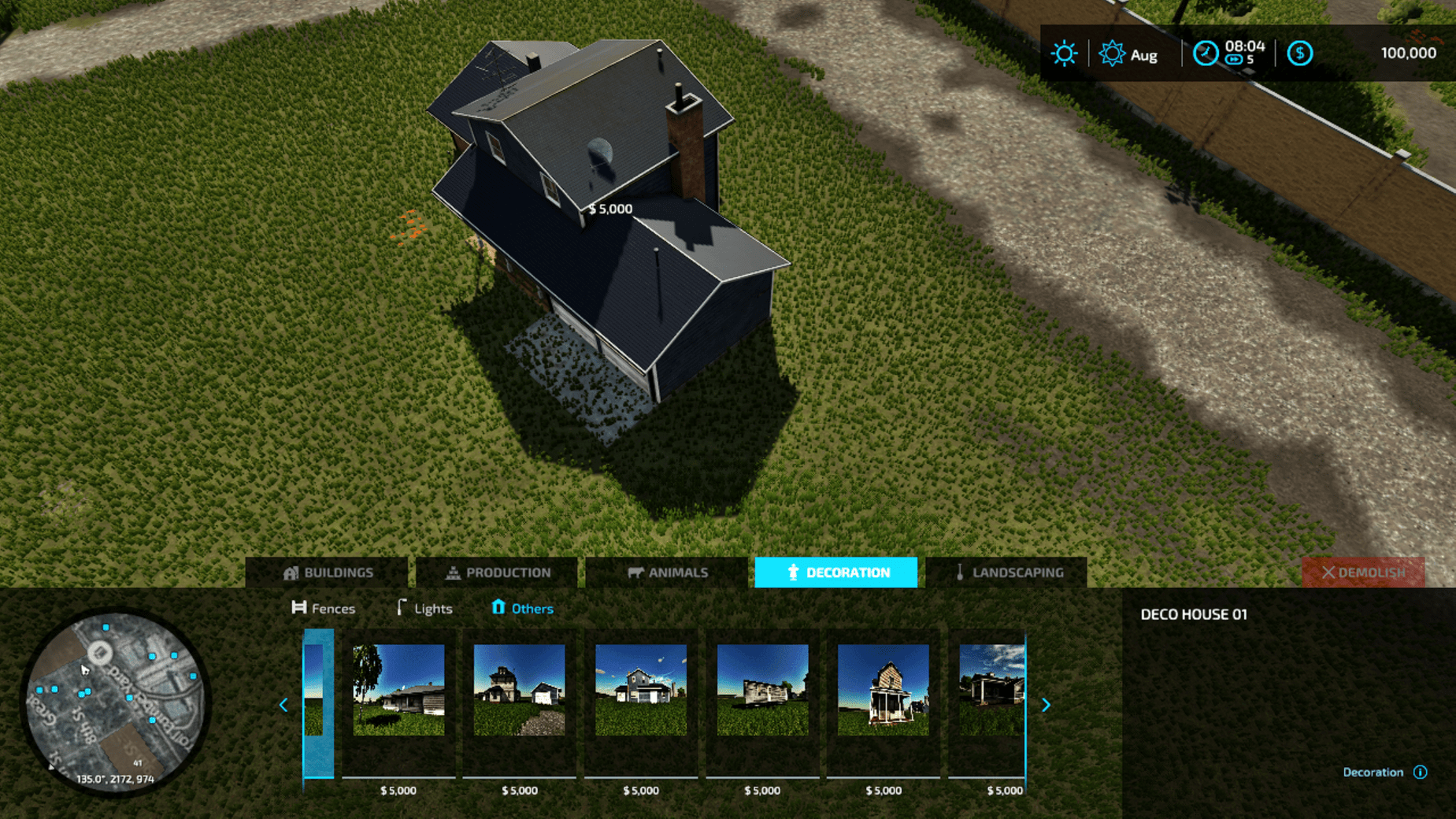The width and height of the screenshot is (1456, 819).
Task: Select the Fences category icon
Action: [299, 607]
